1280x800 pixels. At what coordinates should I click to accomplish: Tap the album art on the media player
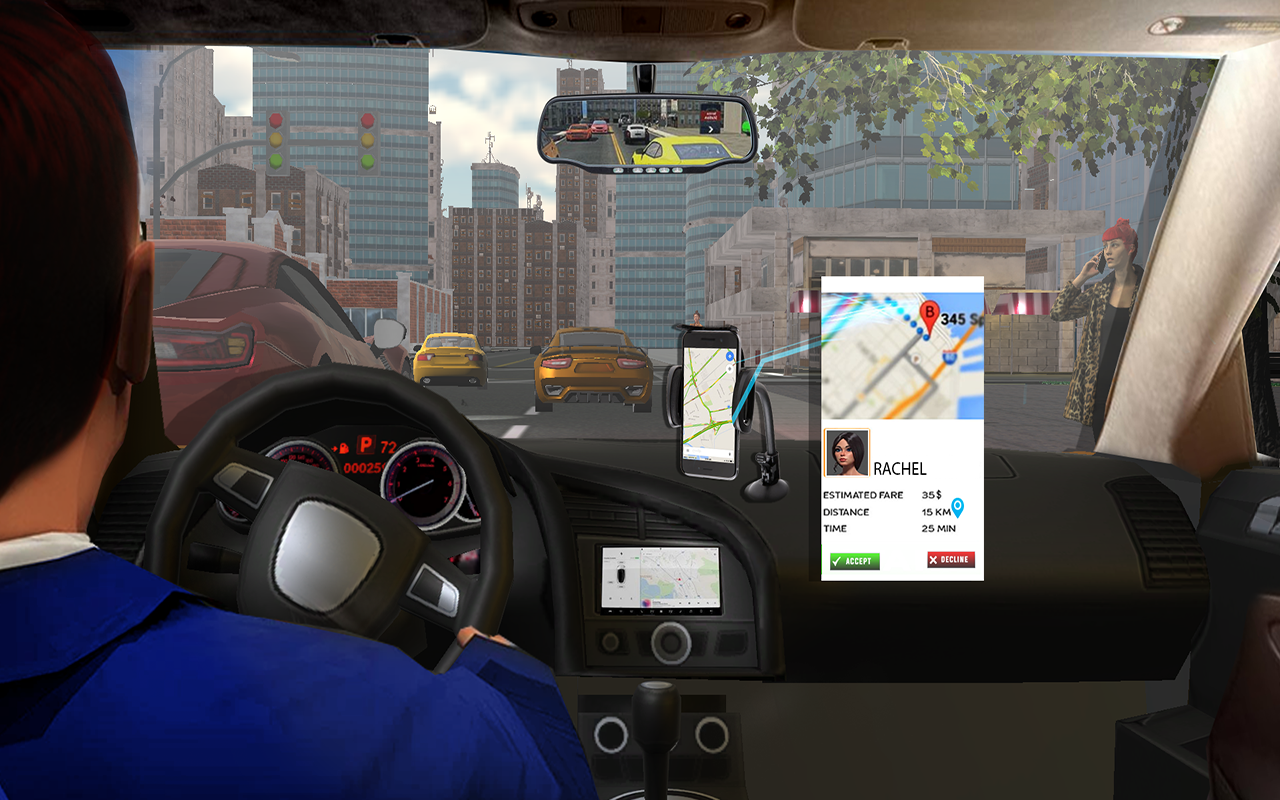click(647, 603)
